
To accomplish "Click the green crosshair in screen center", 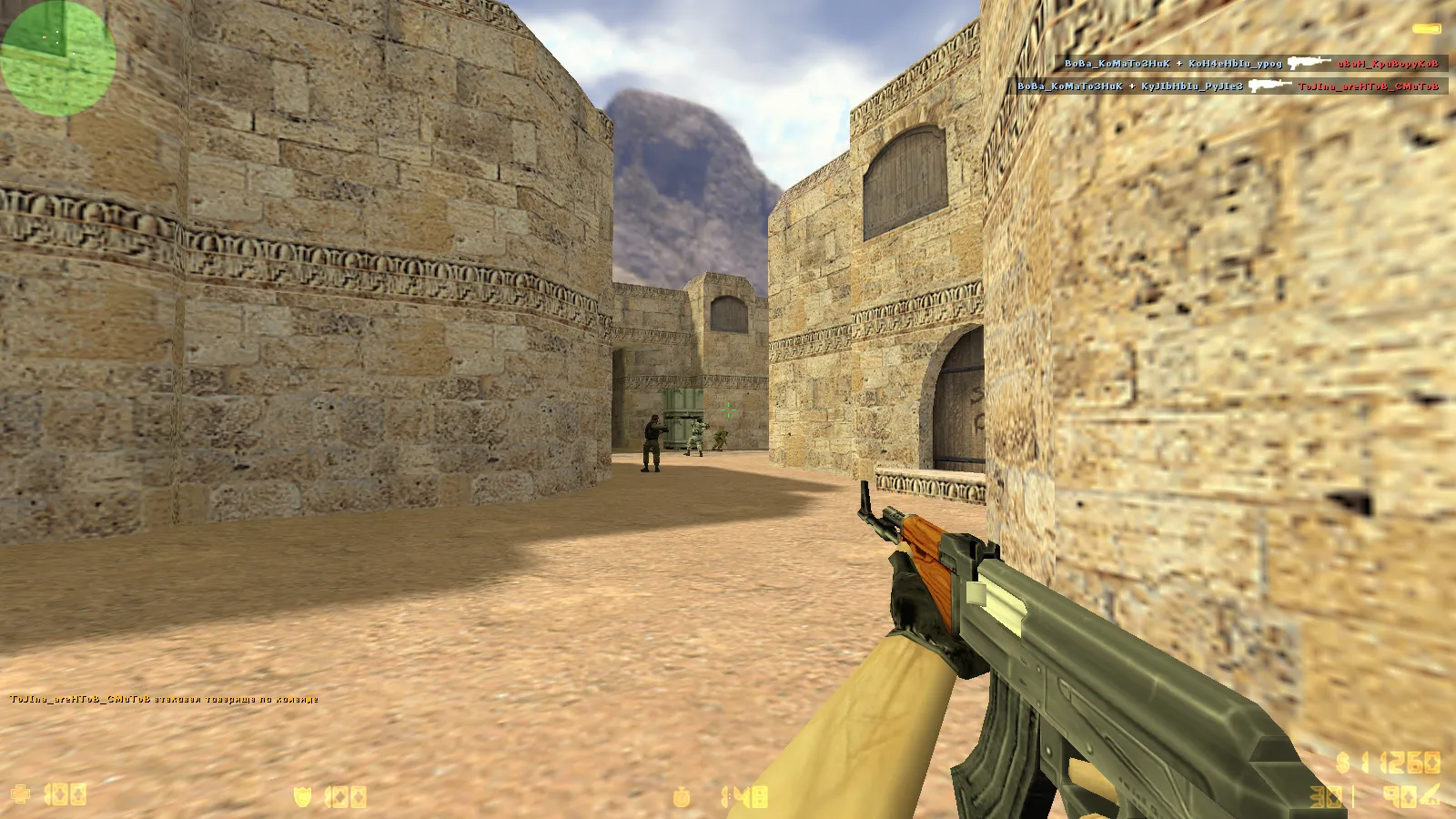I will click(728, 411).
